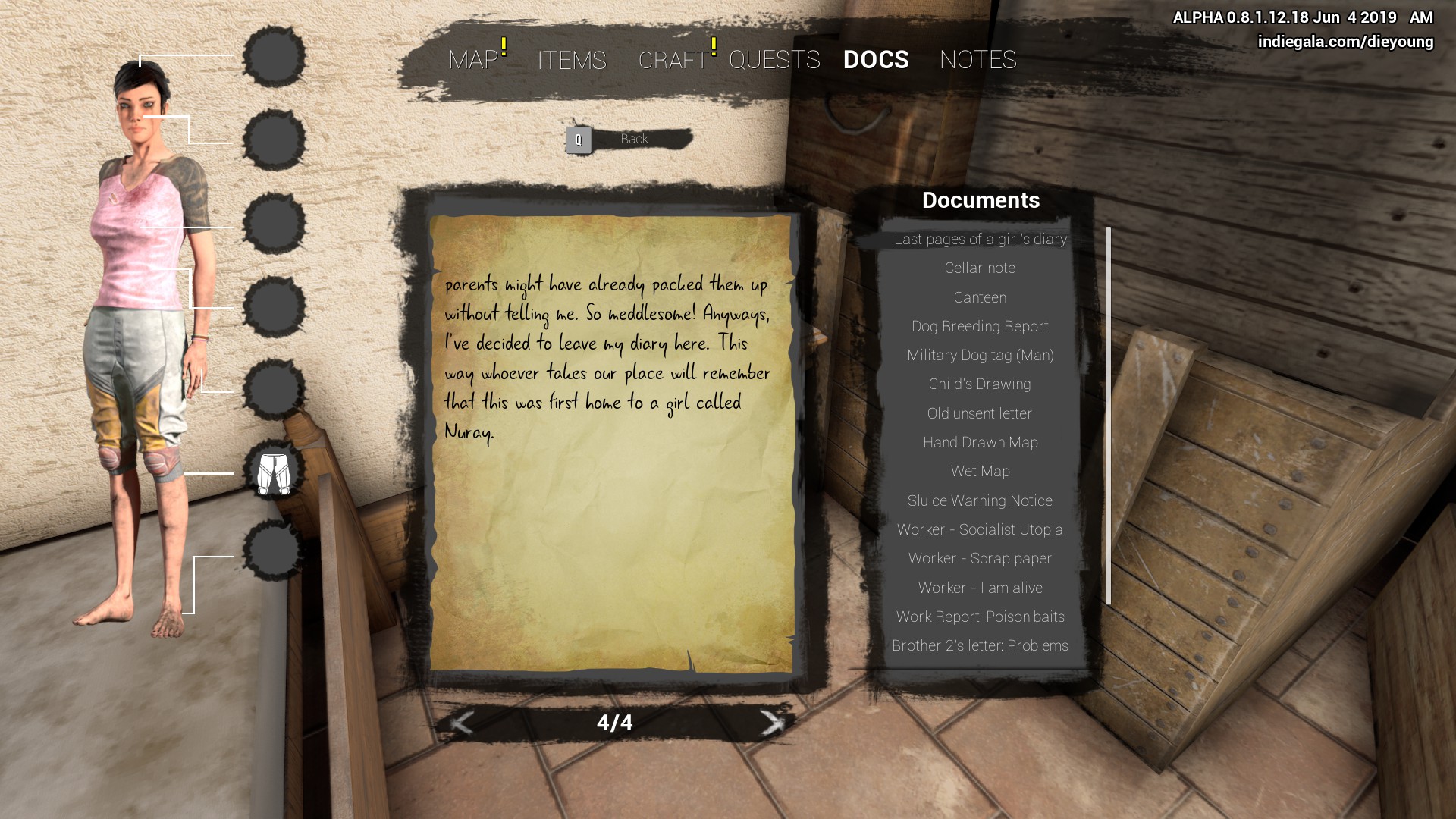Select Work Report: Poison baits
Image resolution: width=1456 pixels, height=819 pixels.
coord(980,617)
